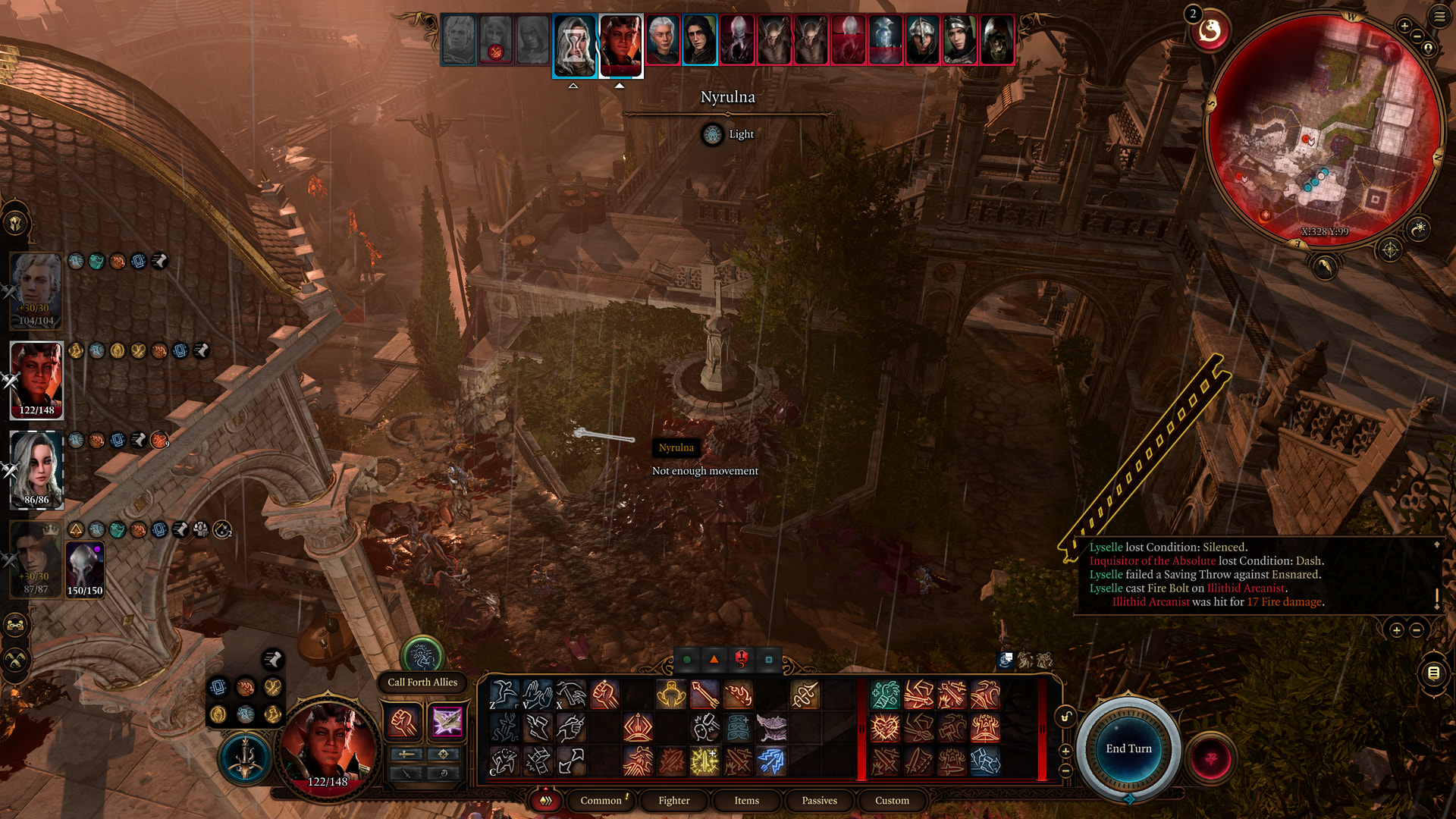Expand the combat log with plus button
Screen dimensions: 1456x819
pyautogui.click(x=1396, y=630)
